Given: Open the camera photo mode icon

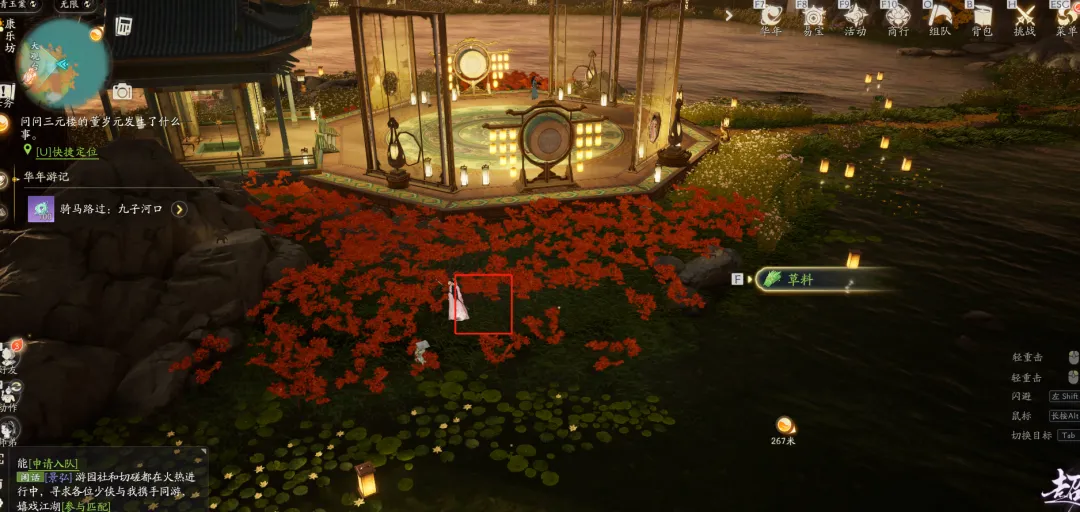Looking at the screenshot, I should point(122,92).
